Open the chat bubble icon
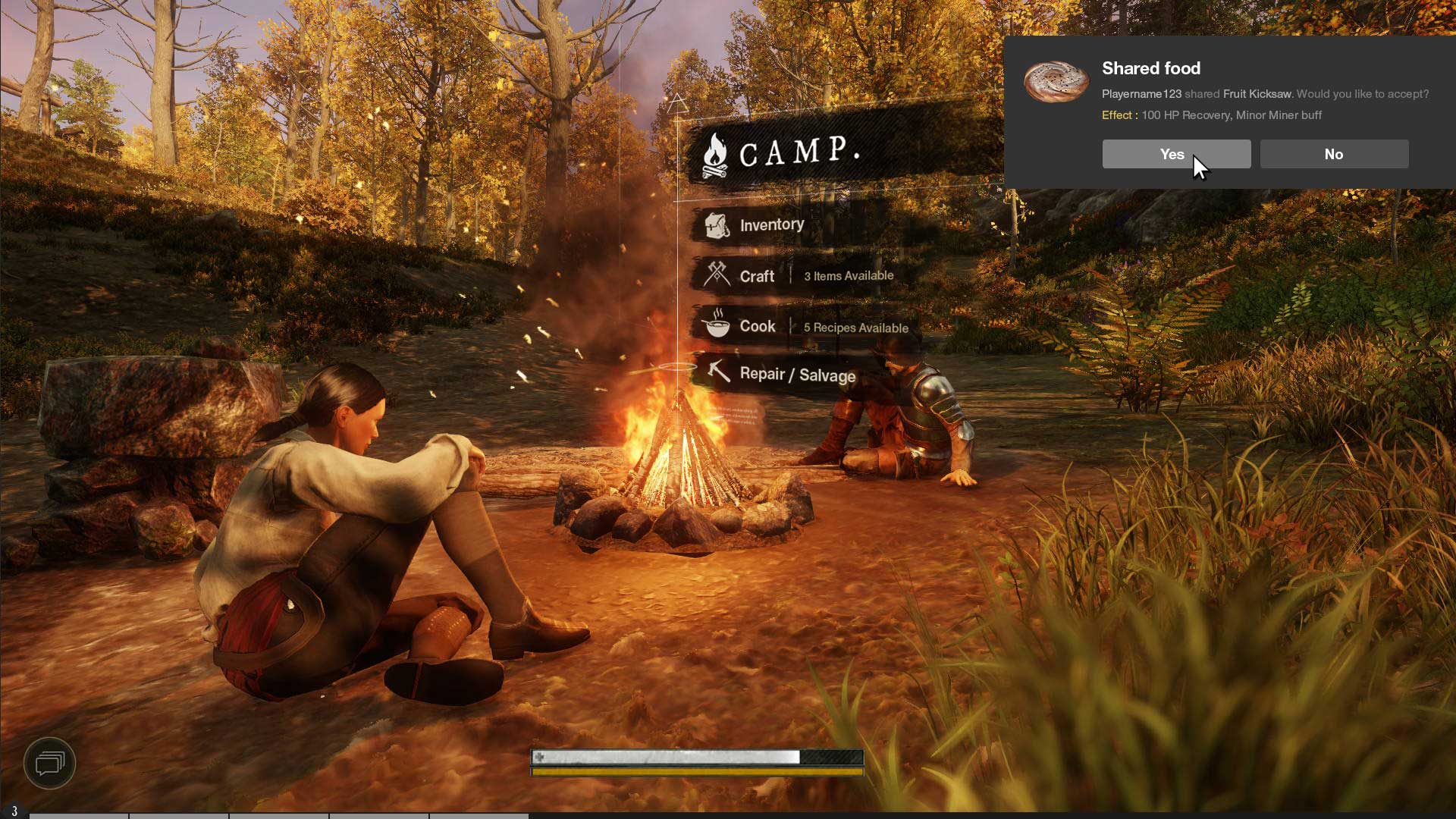 [x=50, y=763]
